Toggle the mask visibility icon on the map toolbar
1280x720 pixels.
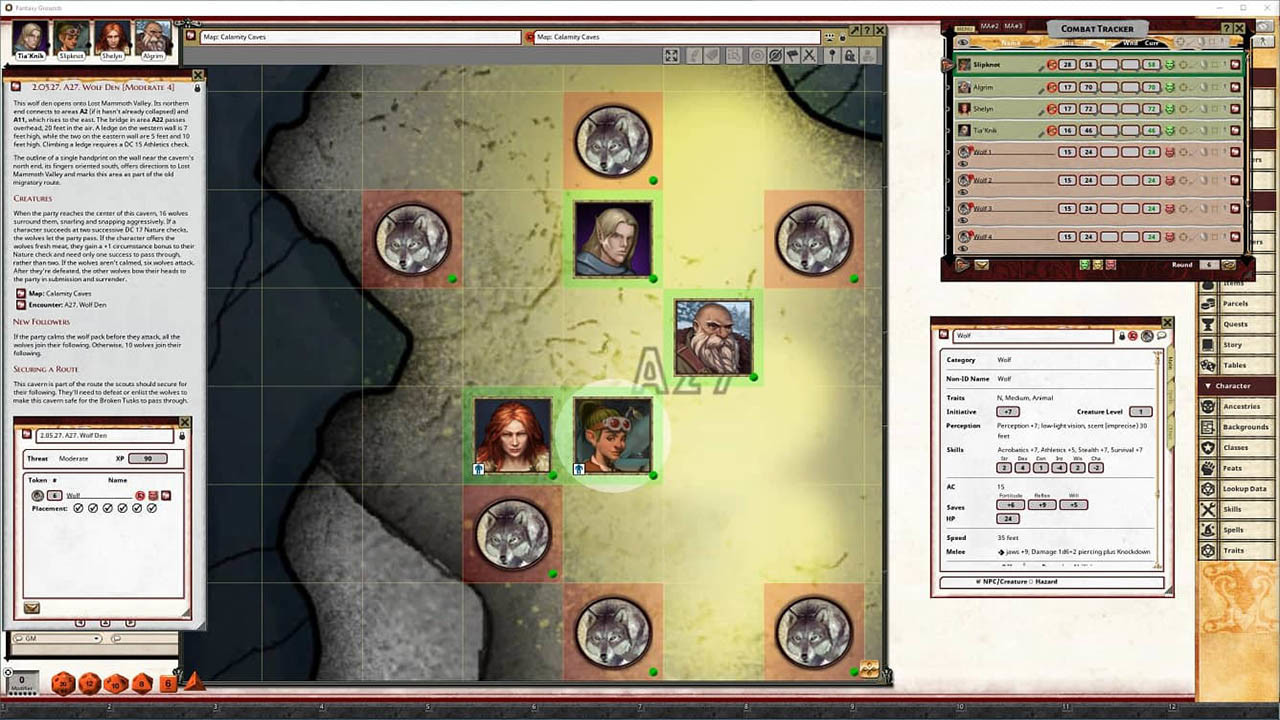pos(775,55)
